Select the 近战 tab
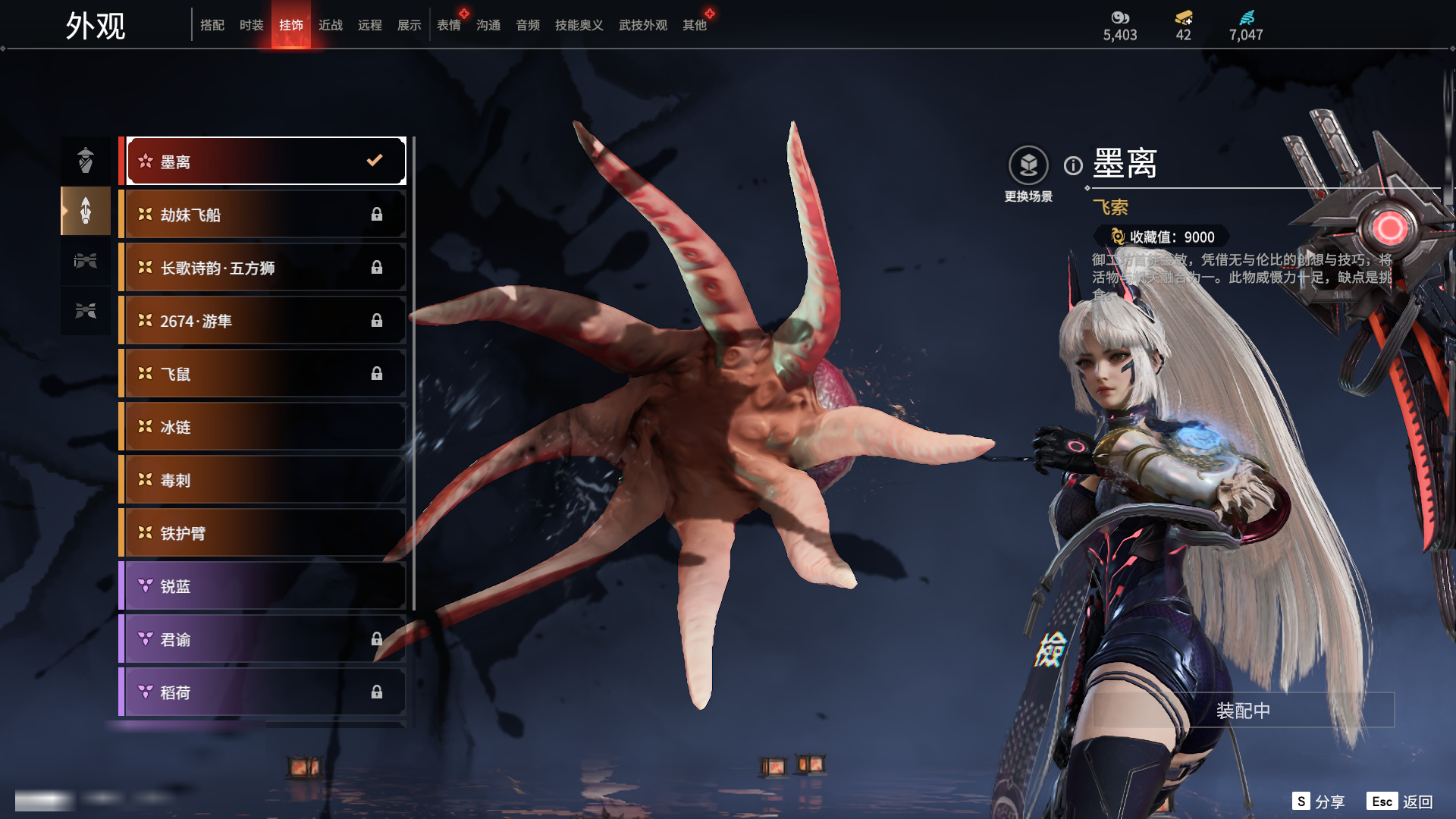The image size is (1456, 819). click(x=330, y=25)
